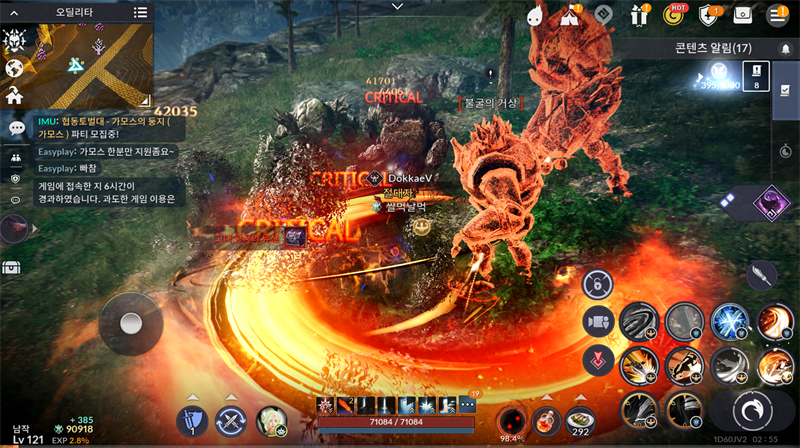Activate the blue ice burst skill

tap(729, 322)
